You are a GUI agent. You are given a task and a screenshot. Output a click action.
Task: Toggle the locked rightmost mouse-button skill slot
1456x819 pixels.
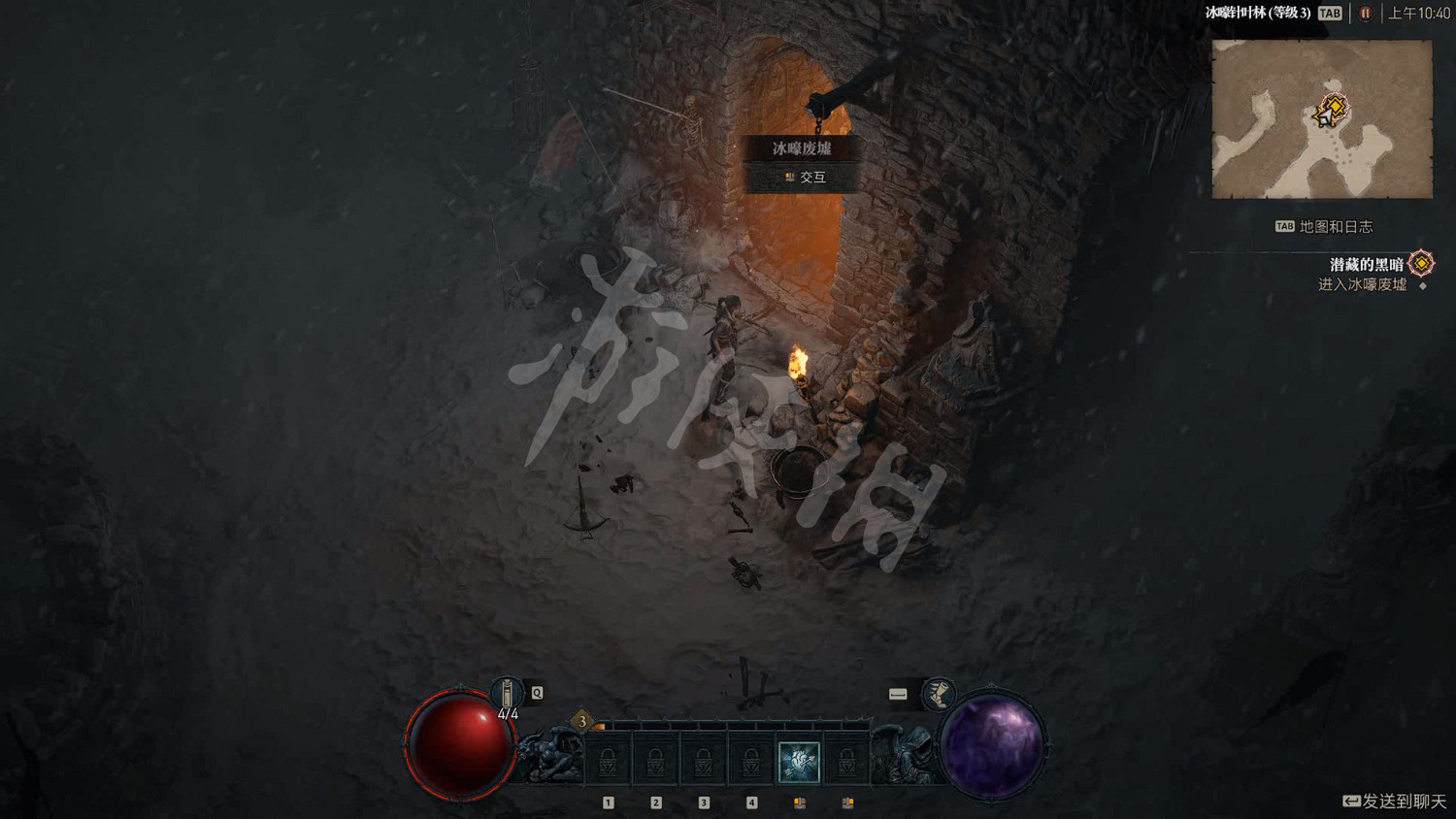(x=849, y=762)
